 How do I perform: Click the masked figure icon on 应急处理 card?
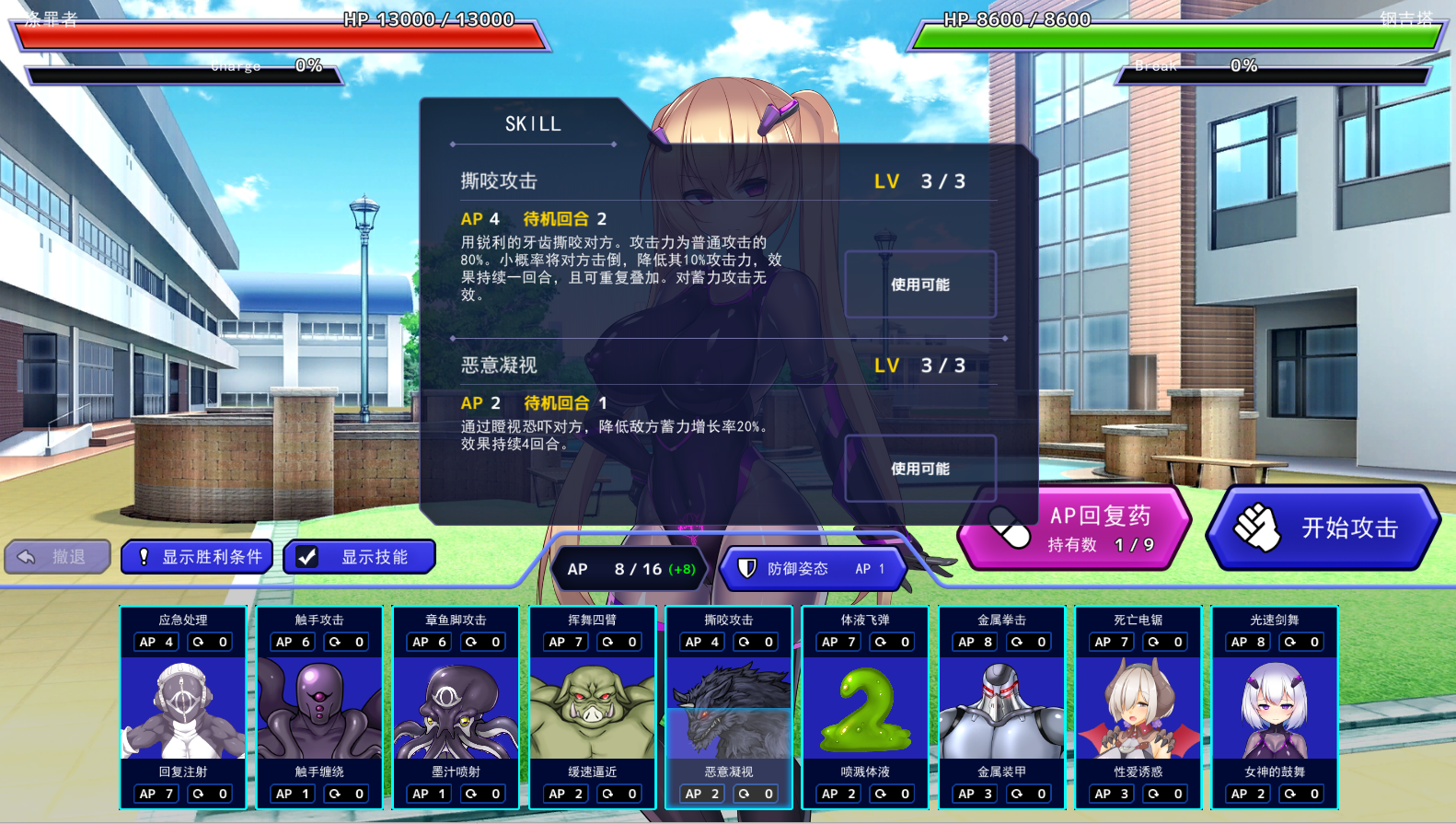(183, 704)
